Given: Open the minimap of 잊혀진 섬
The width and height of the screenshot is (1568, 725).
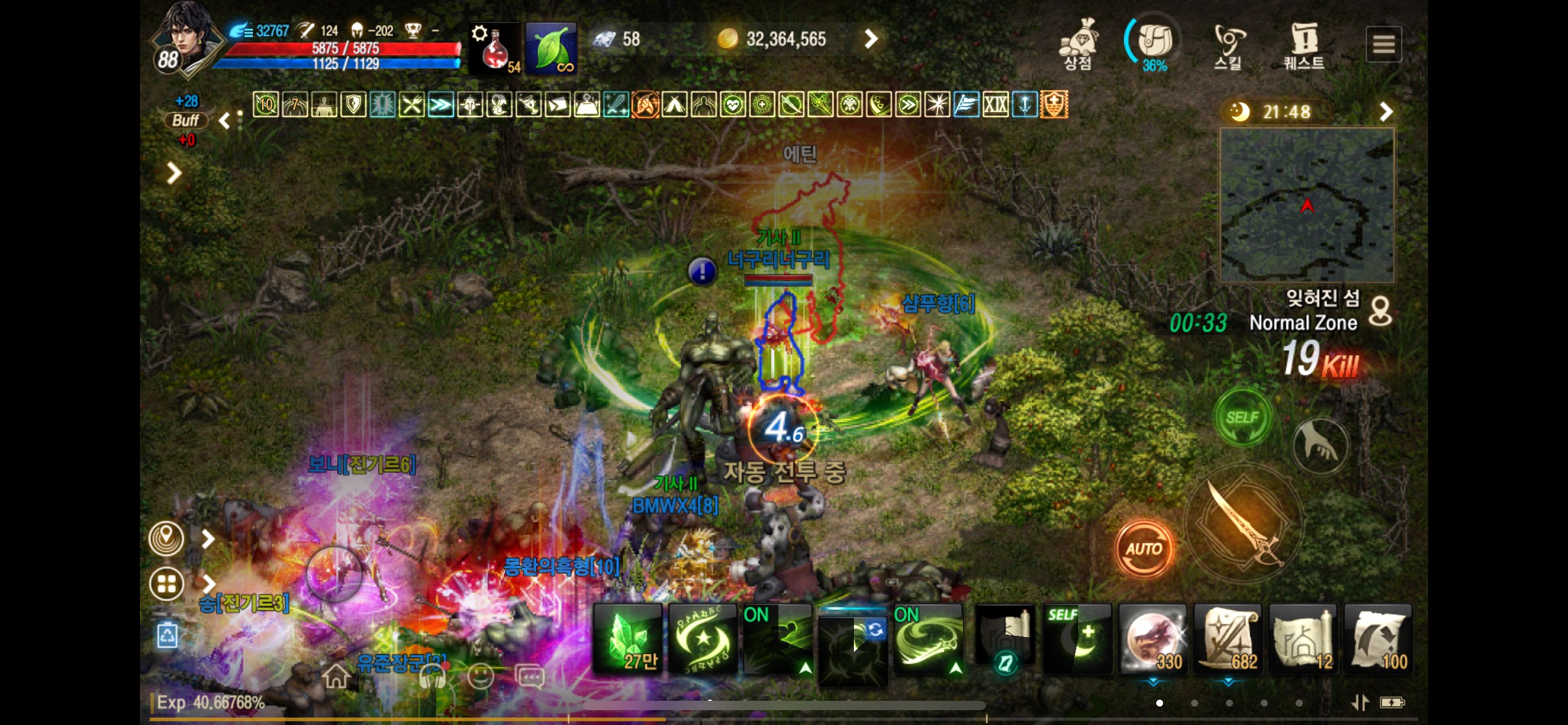Looking at the screenshot, I should coord(1307,205).
